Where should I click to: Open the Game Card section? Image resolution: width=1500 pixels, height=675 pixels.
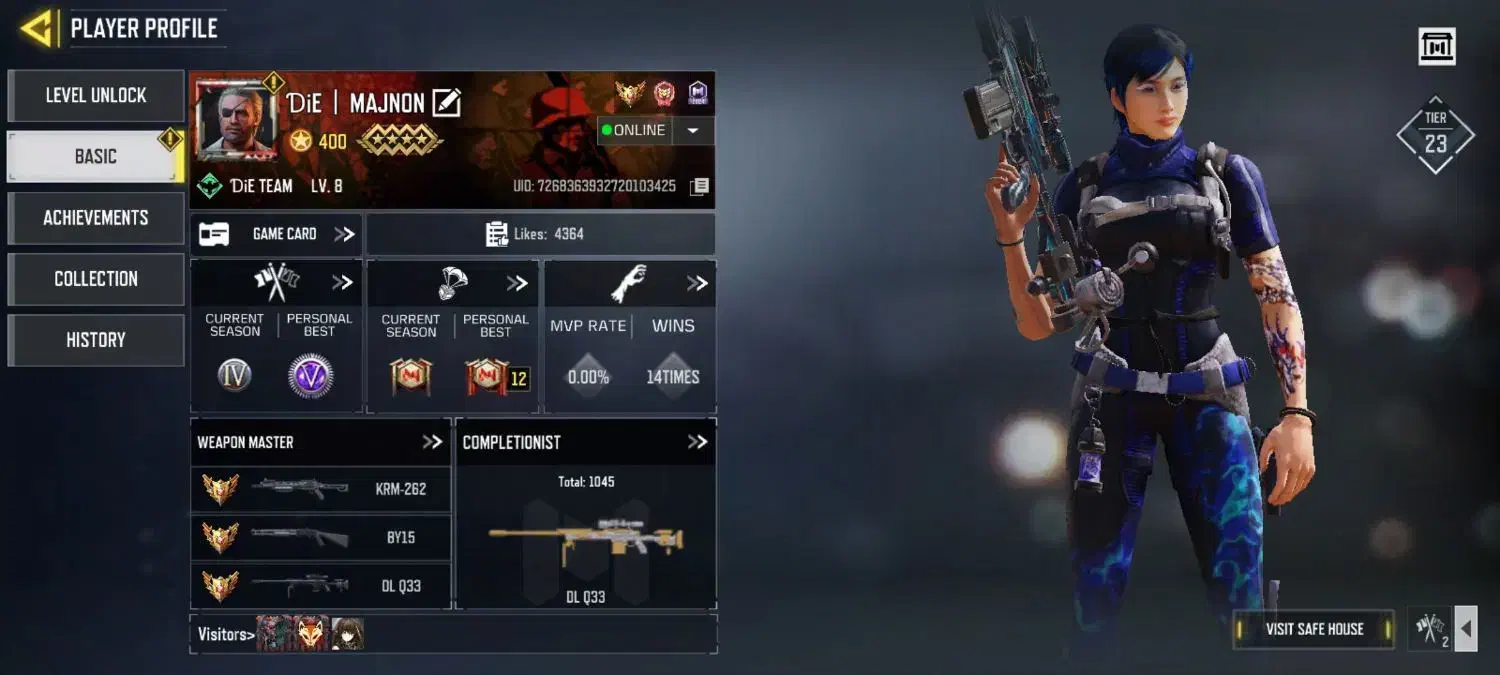[277, 234]
